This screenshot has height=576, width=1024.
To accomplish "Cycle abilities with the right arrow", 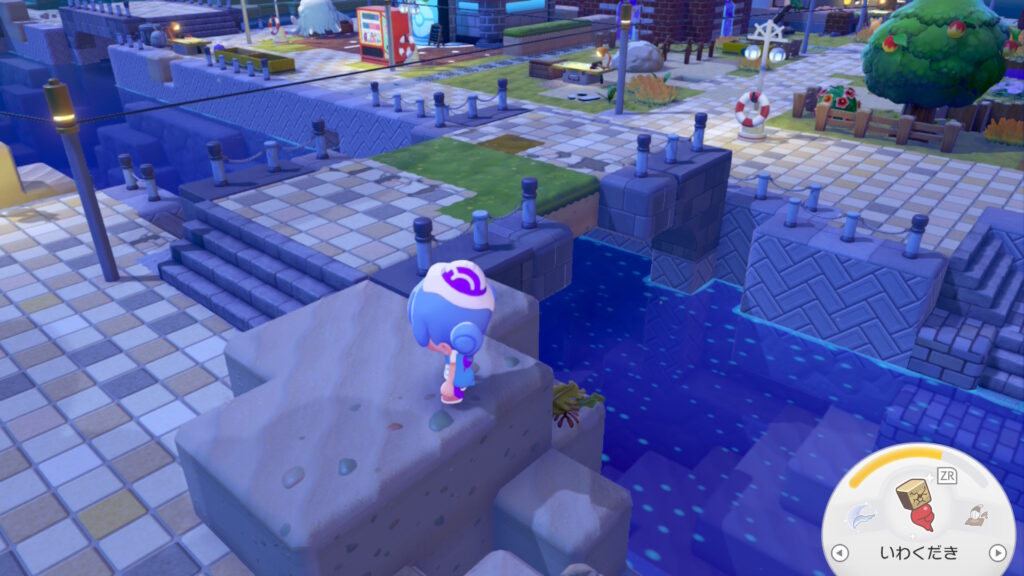I will coord(996,553).
